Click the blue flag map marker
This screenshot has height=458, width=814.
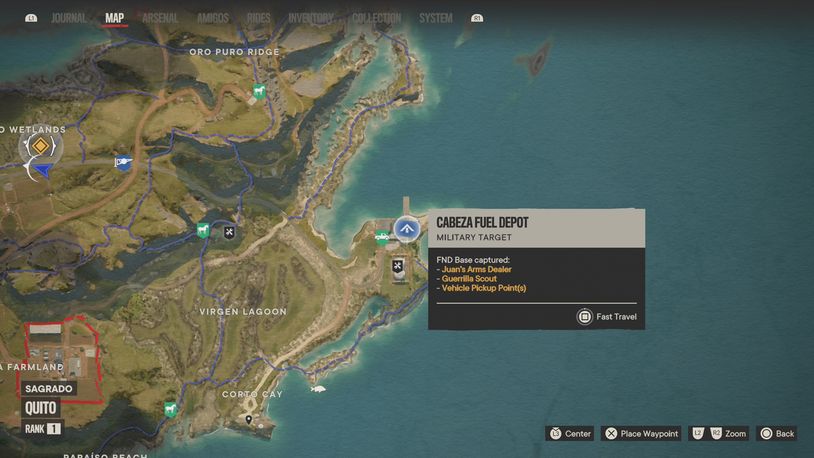click(x=123, y=161)
